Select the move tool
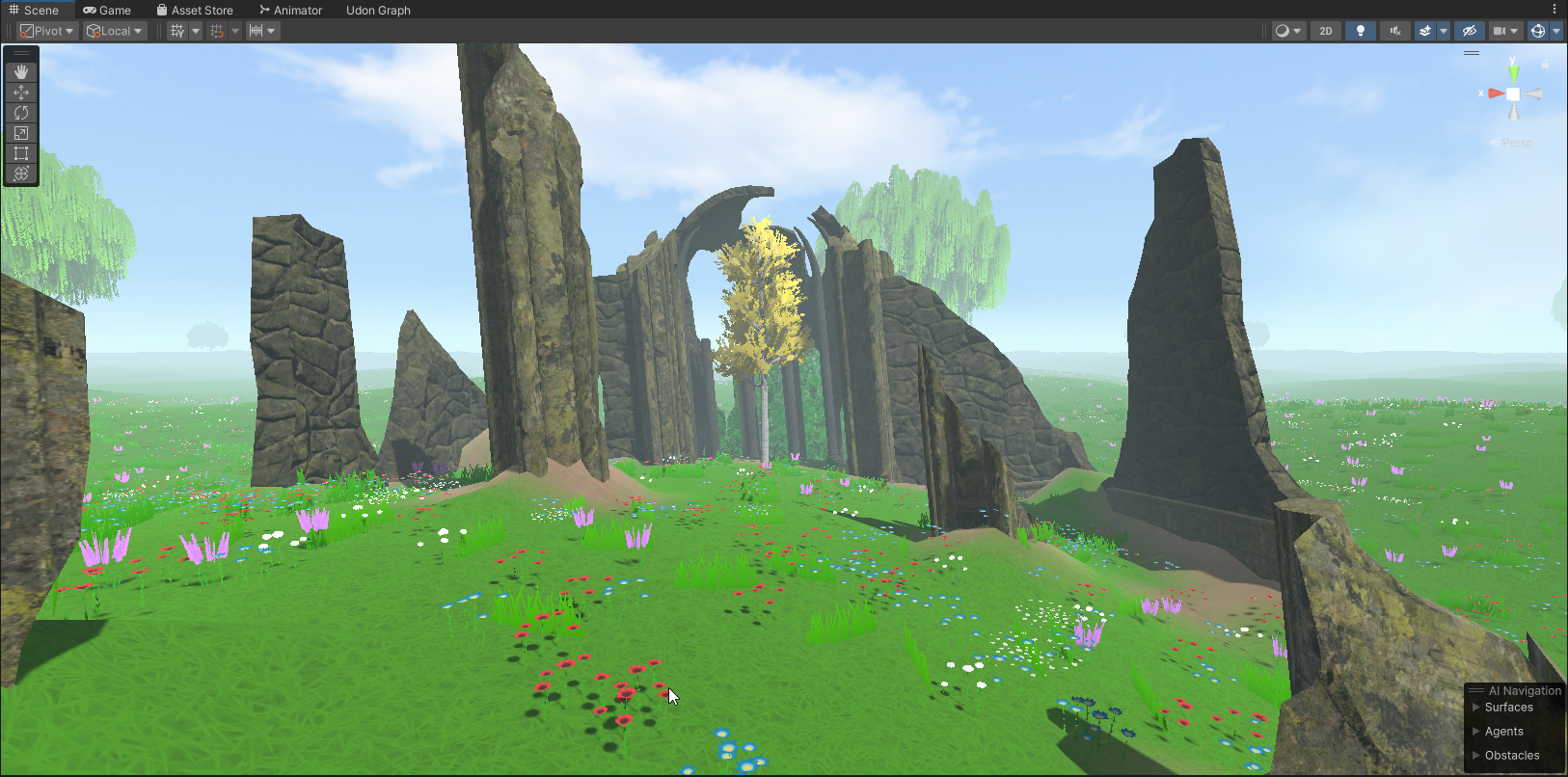This screenshot has height=777, width=1568. pos(21,93)
